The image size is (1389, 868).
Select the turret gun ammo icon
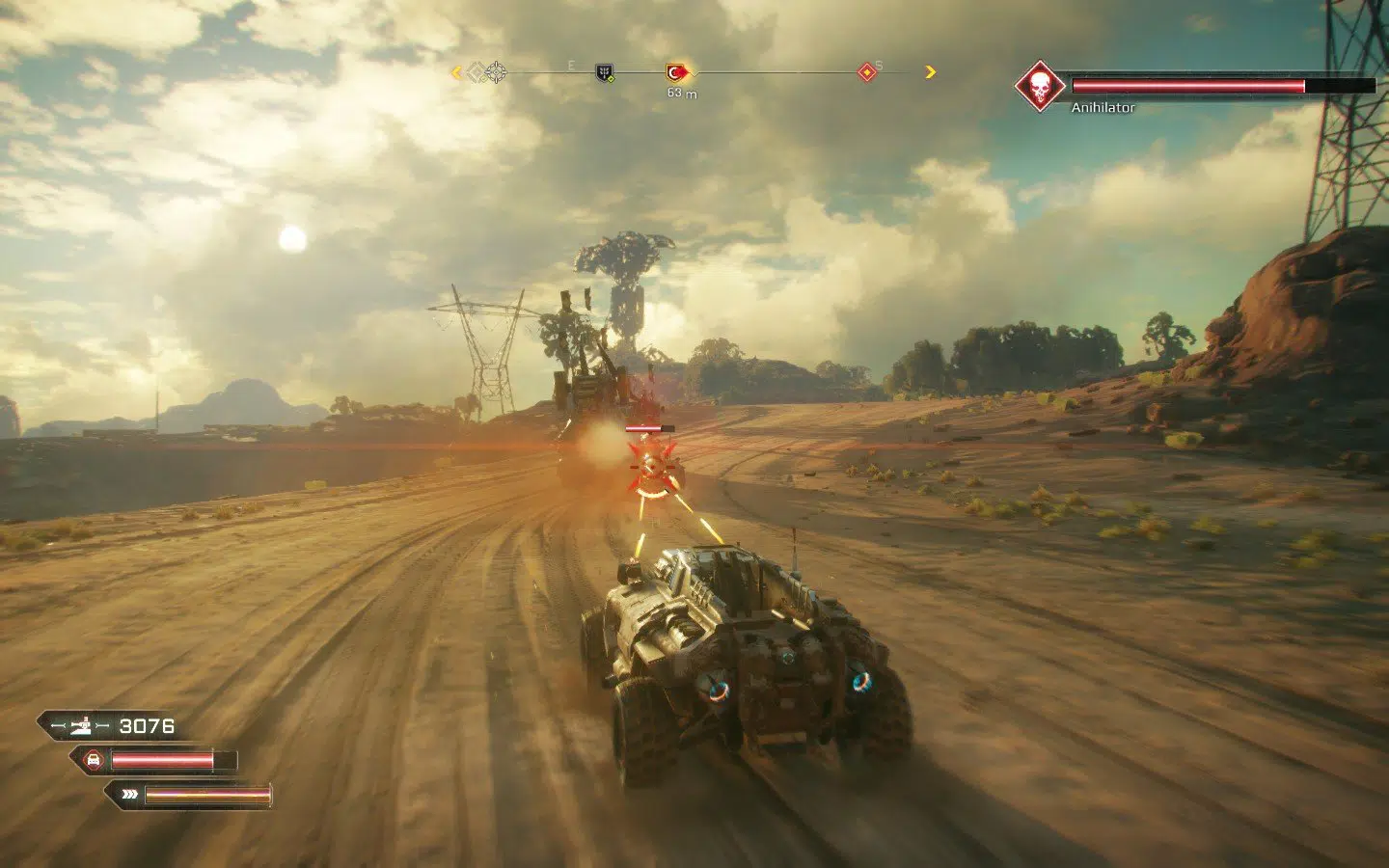click(81, 725)
